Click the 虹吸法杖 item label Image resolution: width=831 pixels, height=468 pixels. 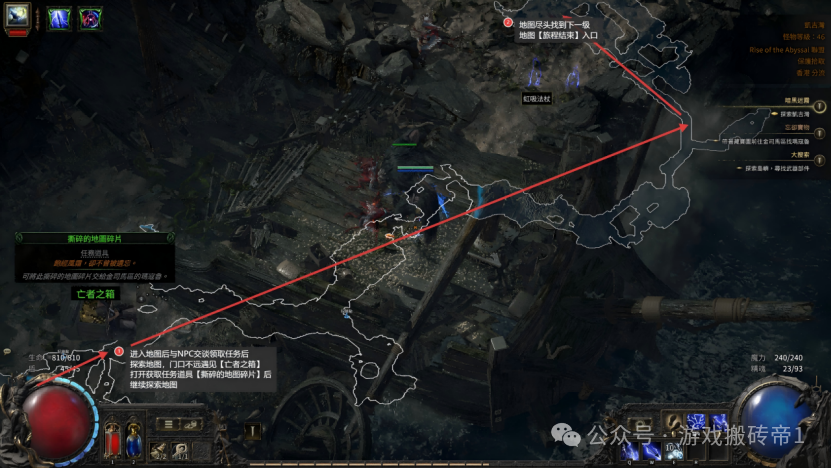point(537,99)
